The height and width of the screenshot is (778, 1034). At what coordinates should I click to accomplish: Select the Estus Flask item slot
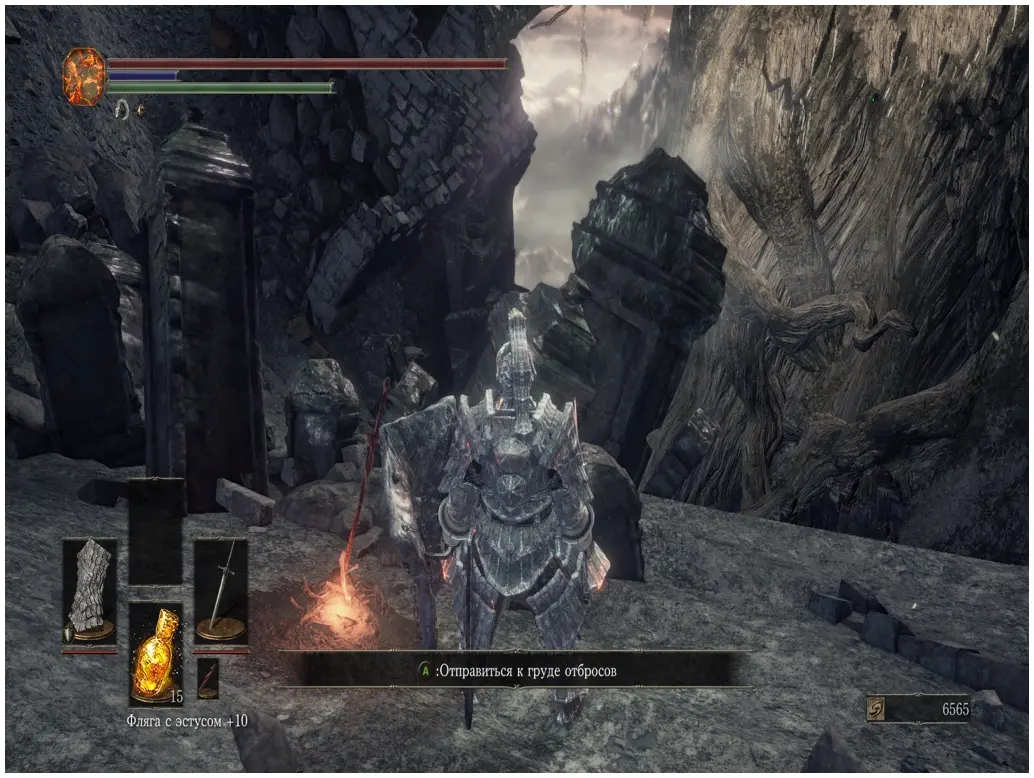(155, 653)
